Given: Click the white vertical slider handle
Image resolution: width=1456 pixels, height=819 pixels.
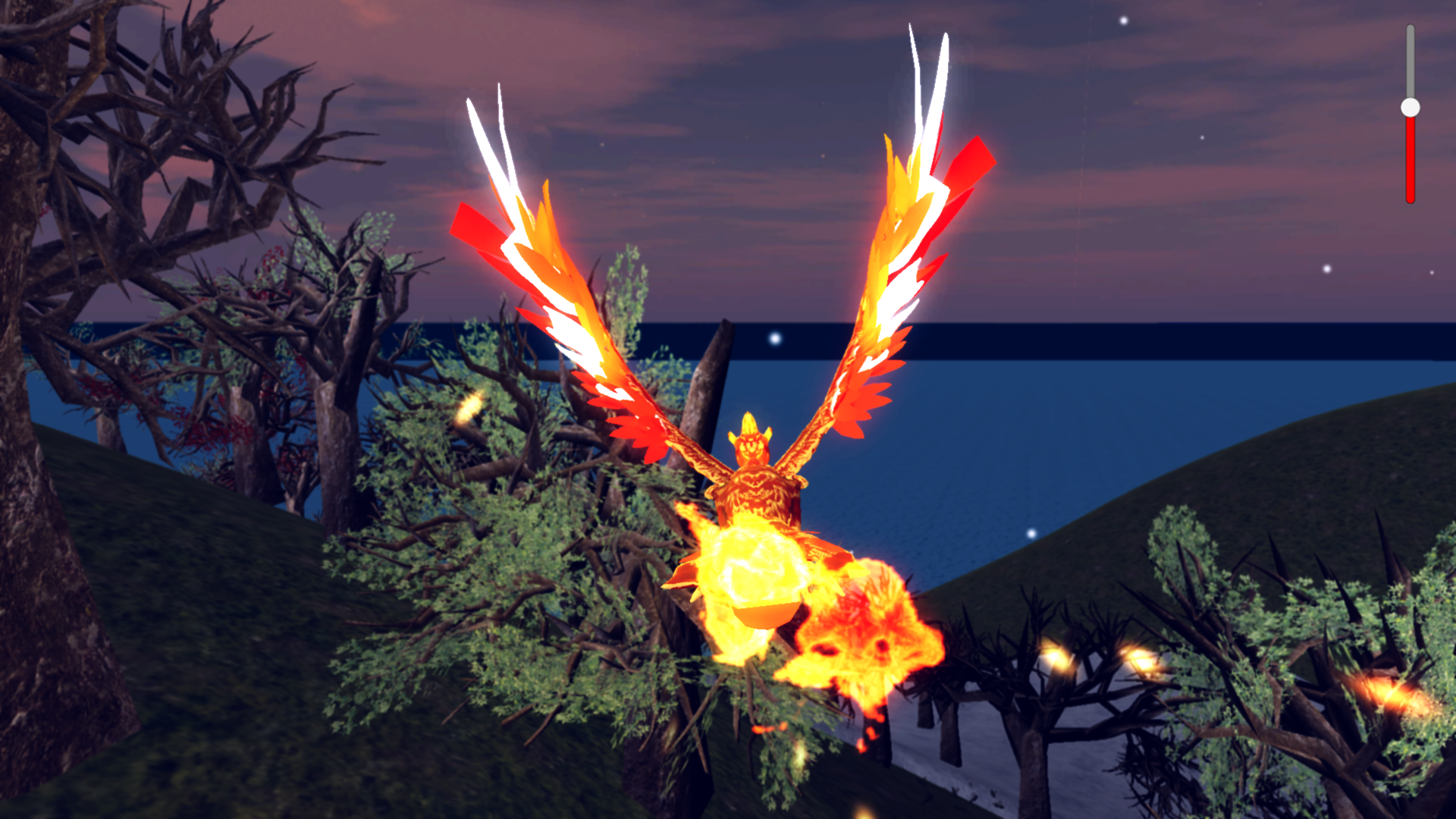Looking at the screenshot, I should [1410, 108].
